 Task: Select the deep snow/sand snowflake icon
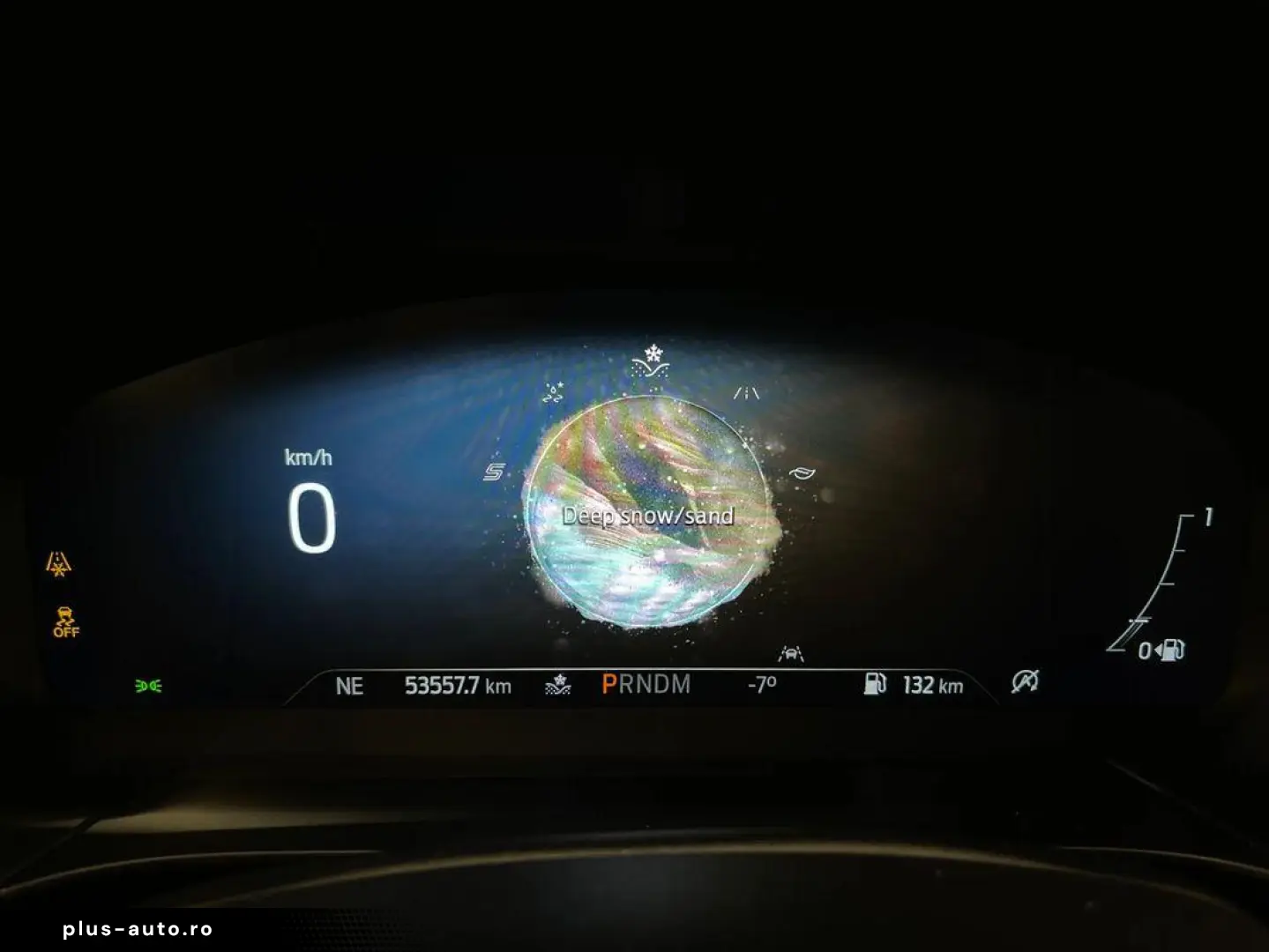pos(650,361)
